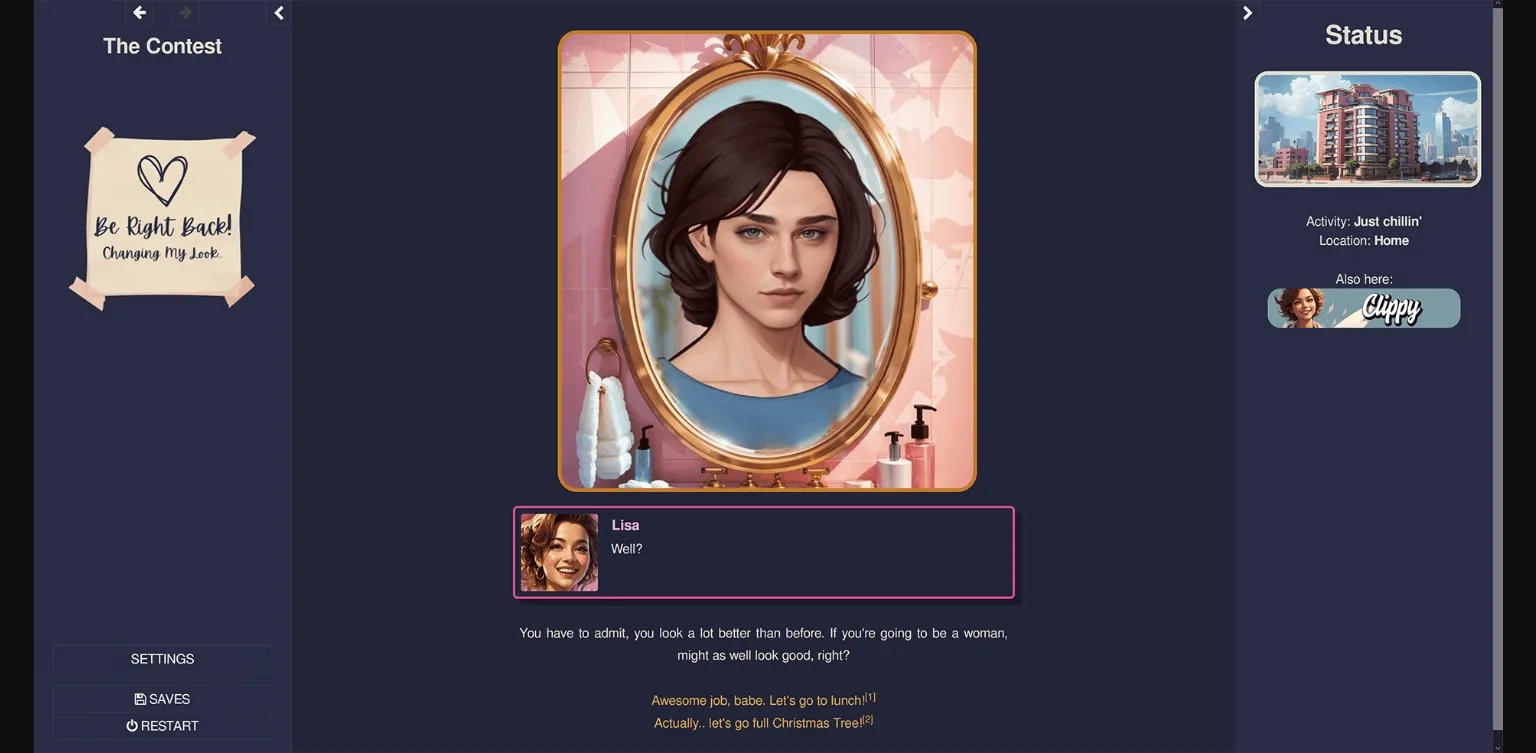Click Lisa's avatar portrait in the dialogue box

558,551
